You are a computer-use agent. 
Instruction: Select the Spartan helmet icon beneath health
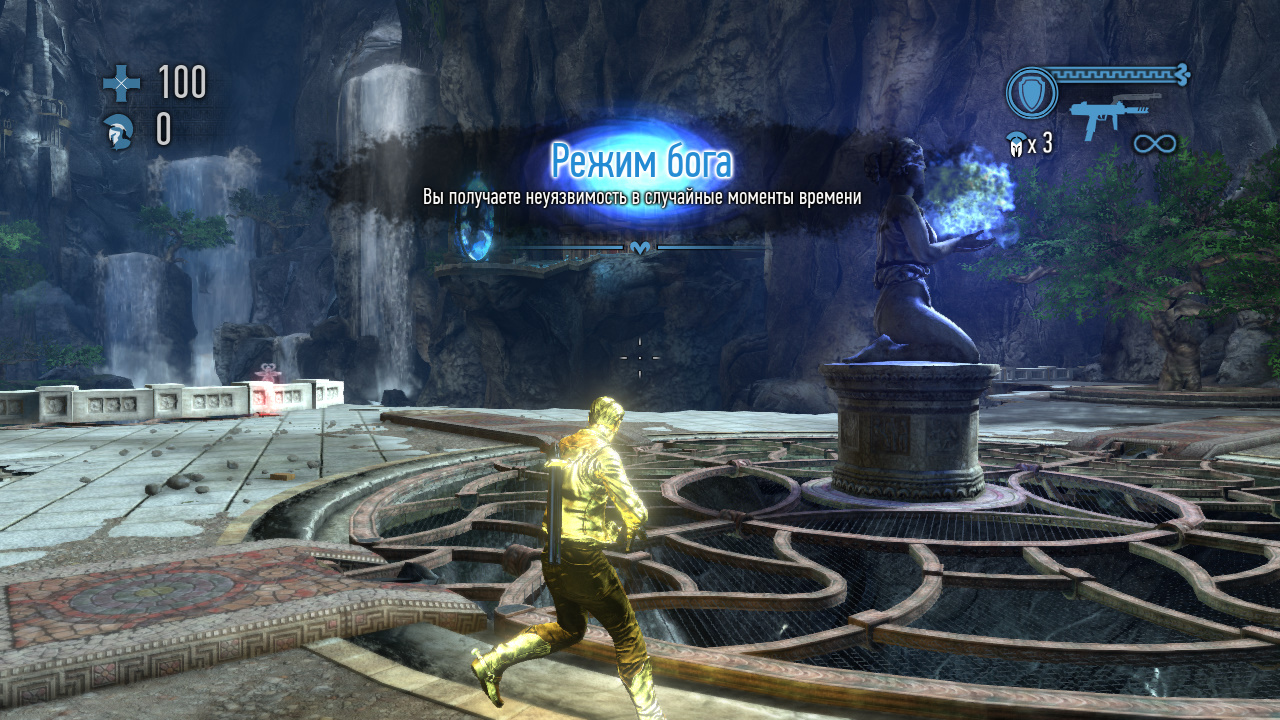pyautogui.click(x=120, y=131)
